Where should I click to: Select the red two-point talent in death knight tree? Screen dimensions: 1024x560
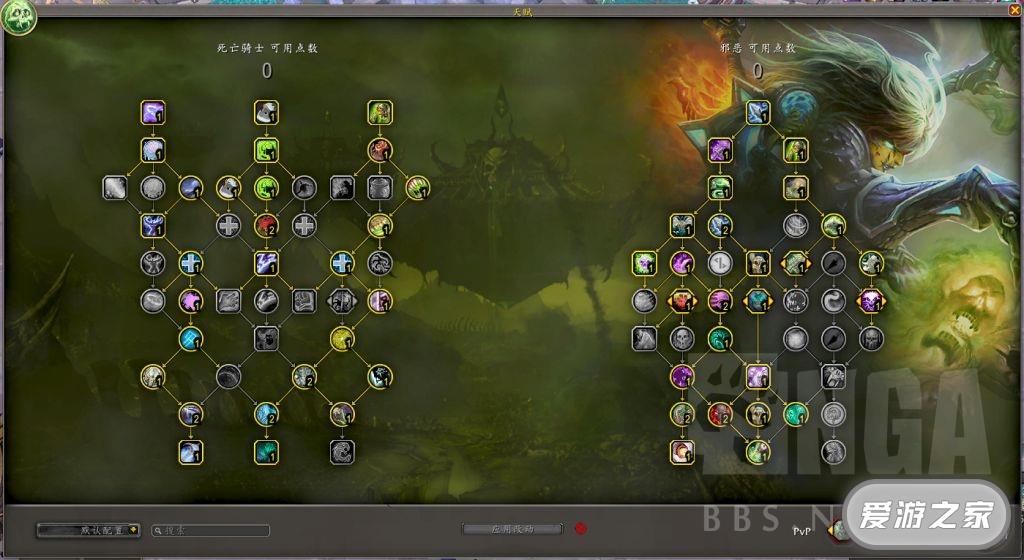click(x=266, y=225)
